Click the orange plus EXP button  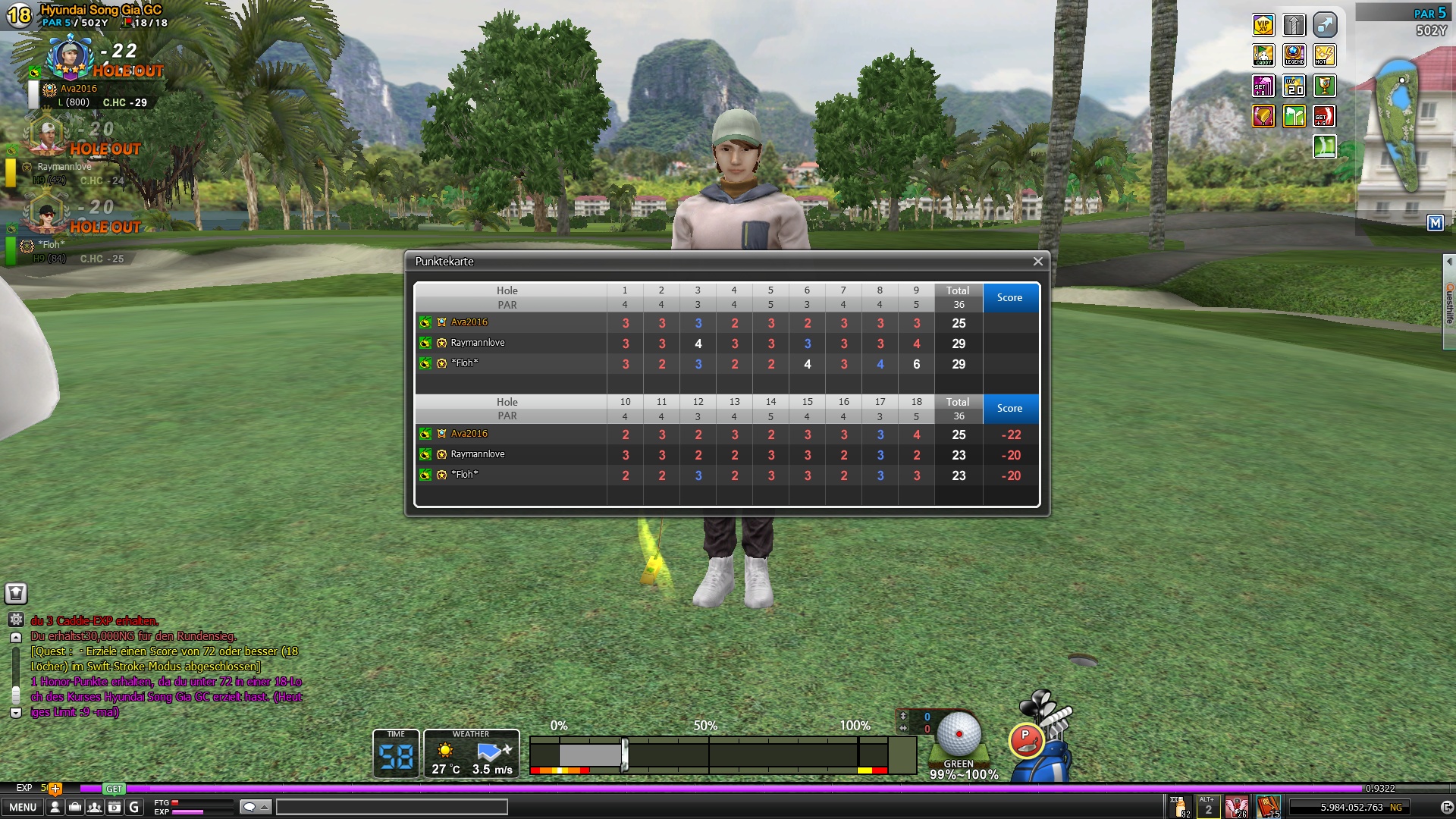point(55,789)
